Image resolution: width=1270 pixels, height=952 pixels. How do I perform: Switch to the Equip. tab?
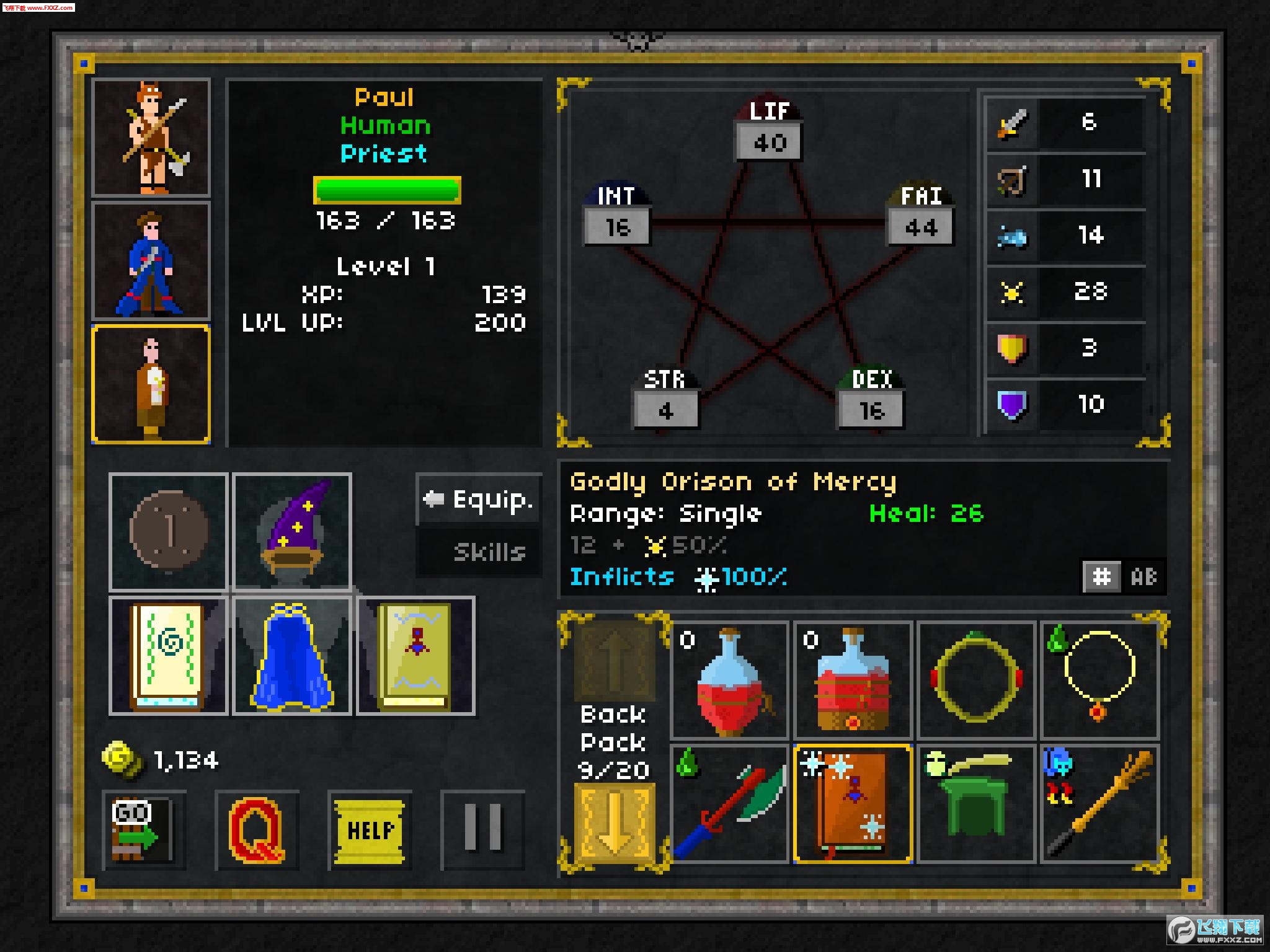pos(479,500)
